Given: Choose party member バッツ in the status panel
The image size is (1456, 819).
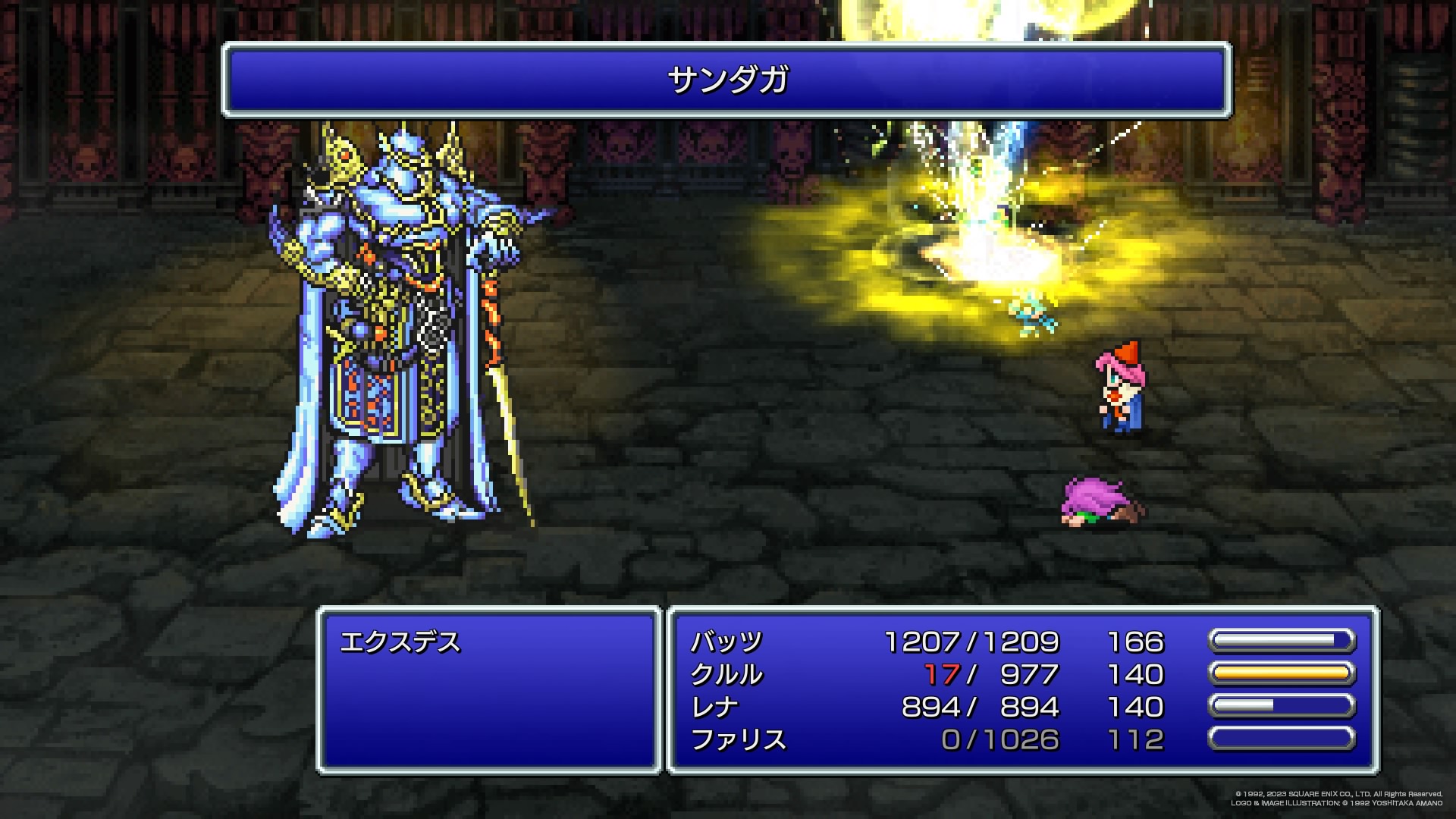Looking at the screenshot, I should [726, 642].
